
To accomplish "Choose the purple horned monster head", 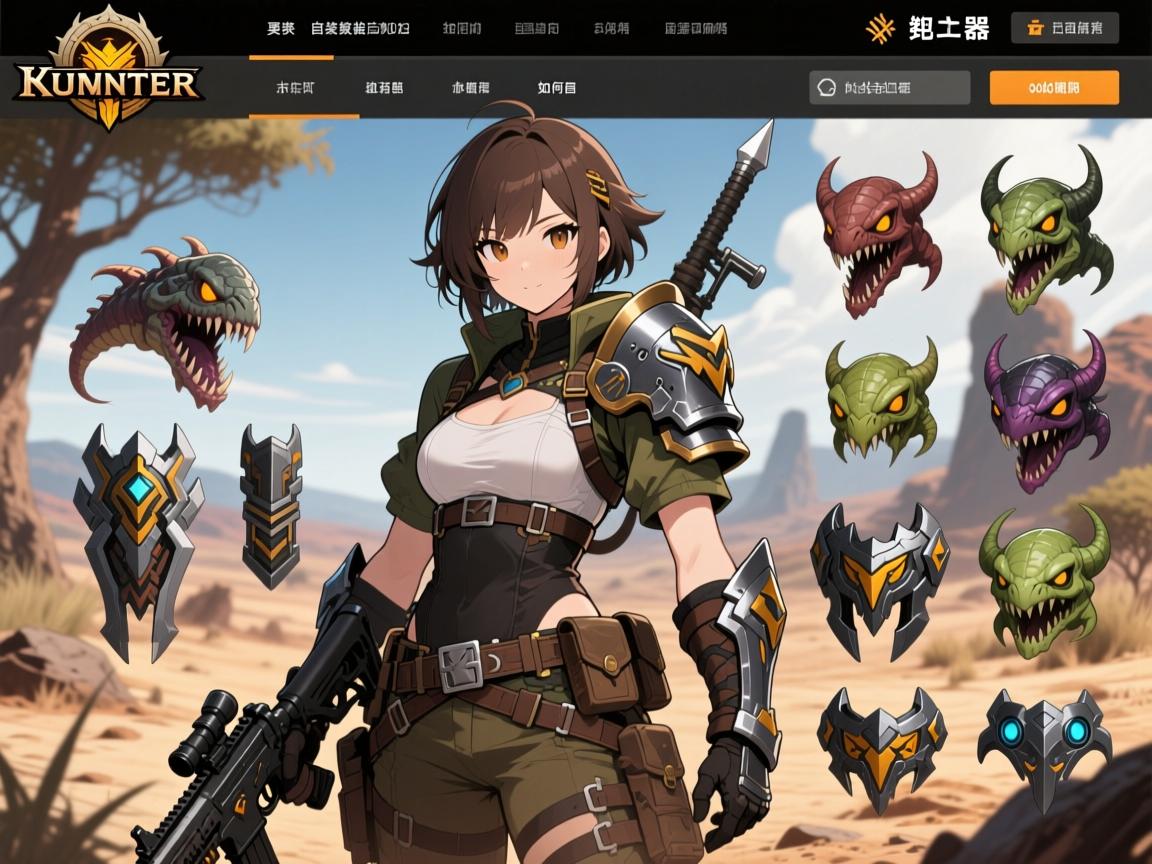I will point(1047,409).
